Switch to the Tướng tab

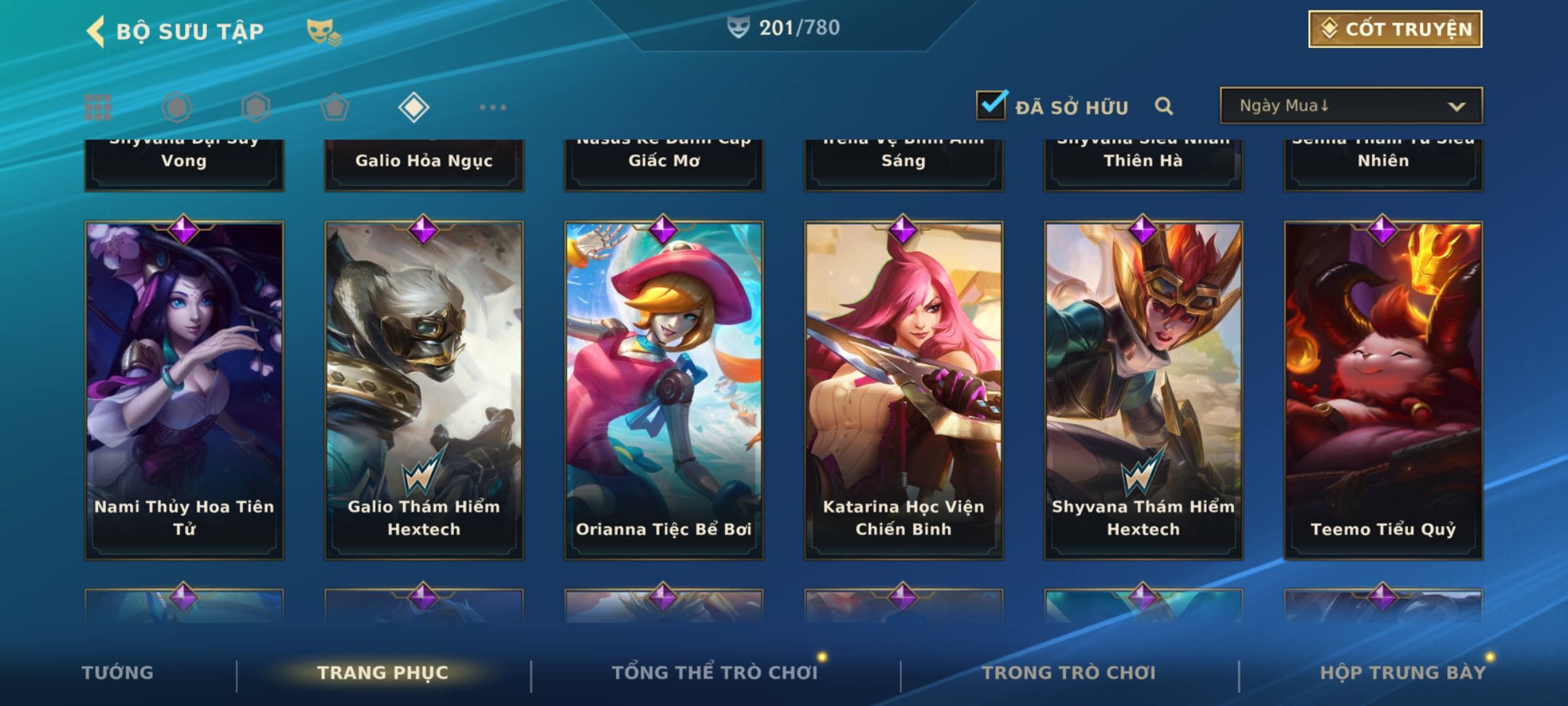pos(118,673)
